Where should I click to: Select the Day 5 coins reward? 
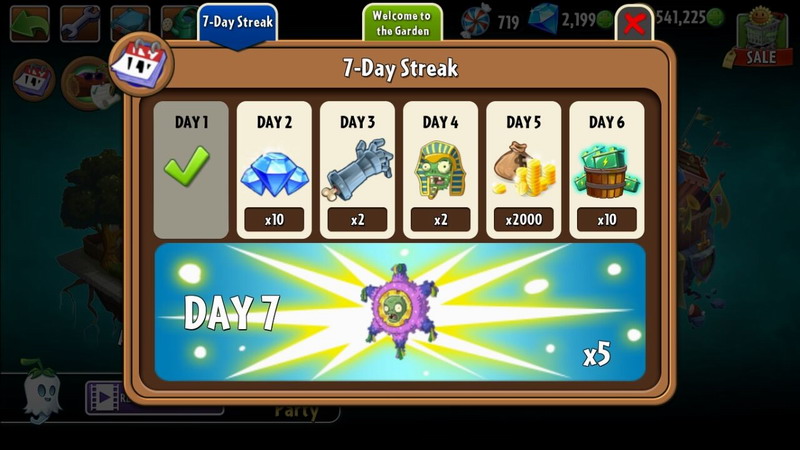coord(523,169)
